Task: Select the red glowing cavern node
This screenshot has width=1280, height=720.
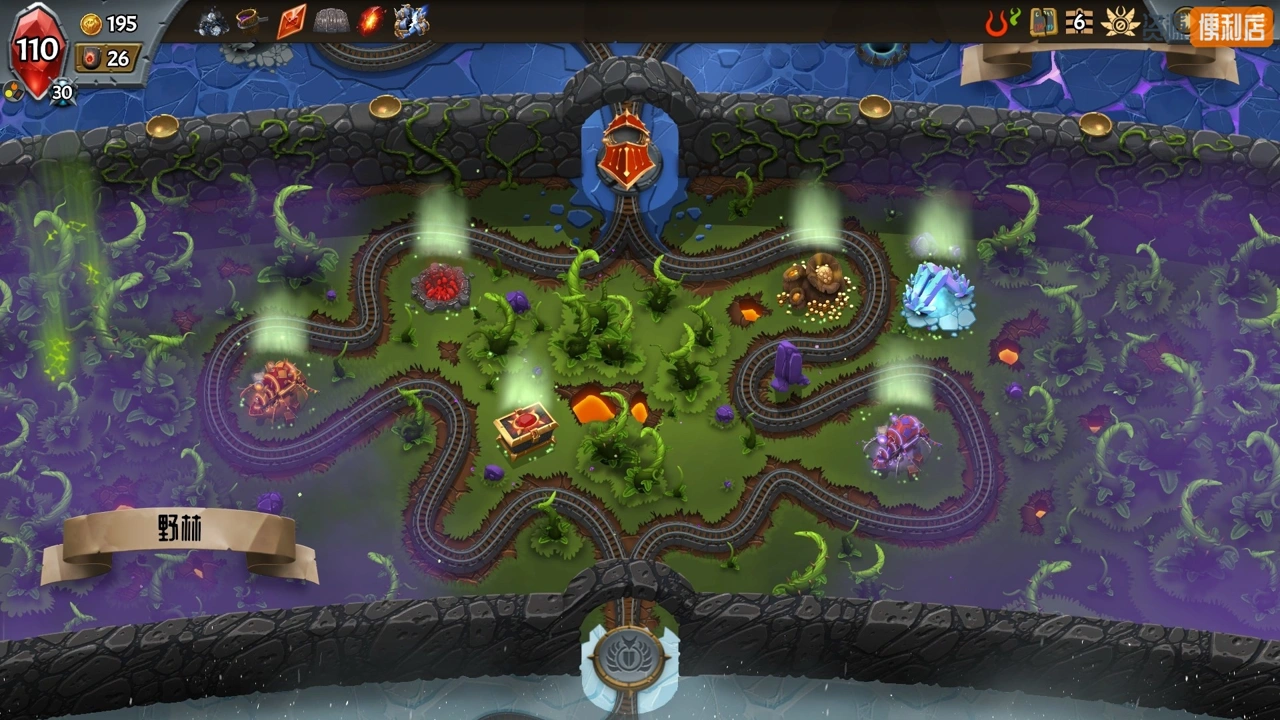Action: point(440,286)
